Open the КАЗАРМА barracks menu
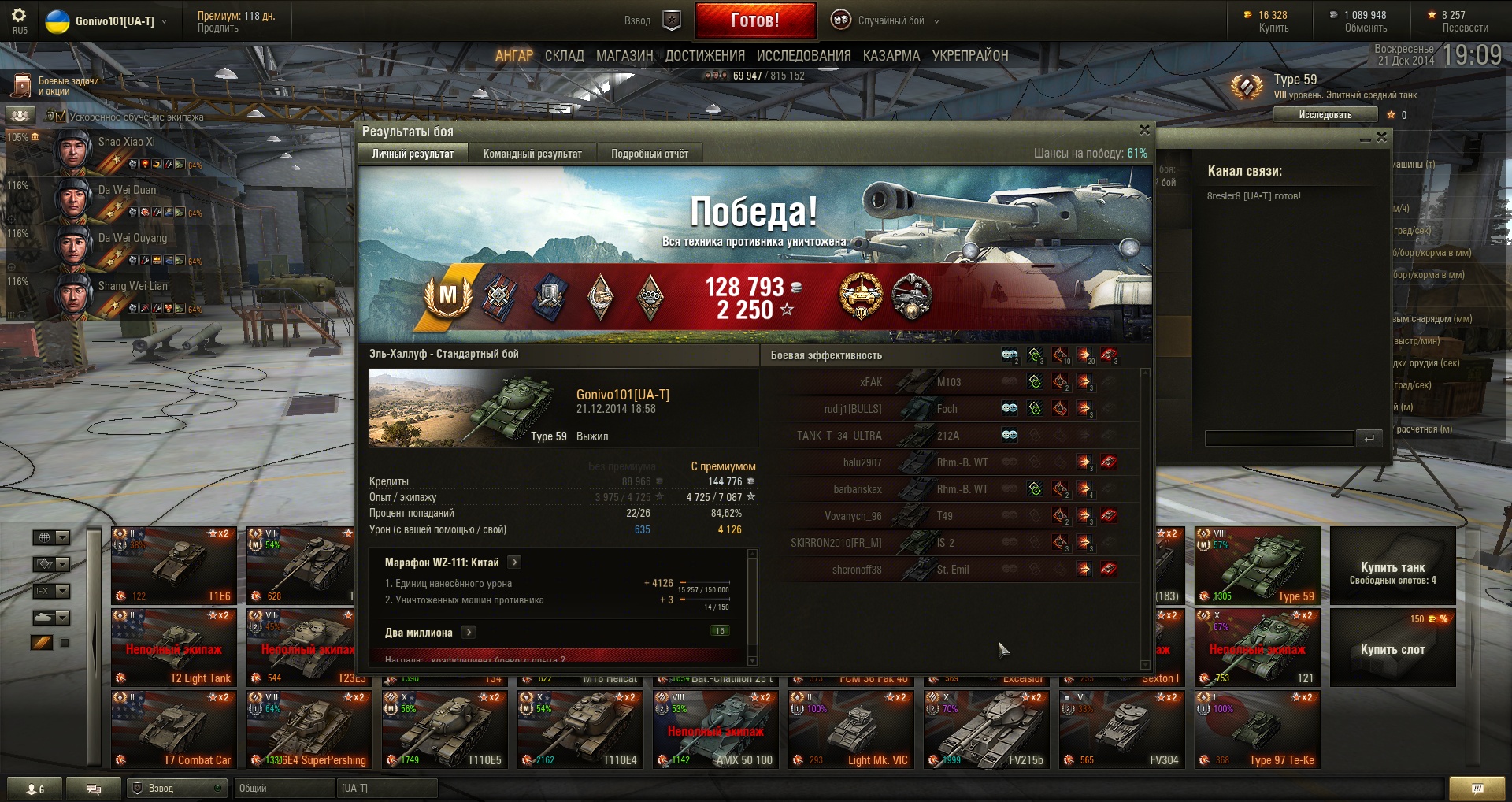Image resolution: width=1512 pixels, height=802 pixels. click(x=891, y=56)
